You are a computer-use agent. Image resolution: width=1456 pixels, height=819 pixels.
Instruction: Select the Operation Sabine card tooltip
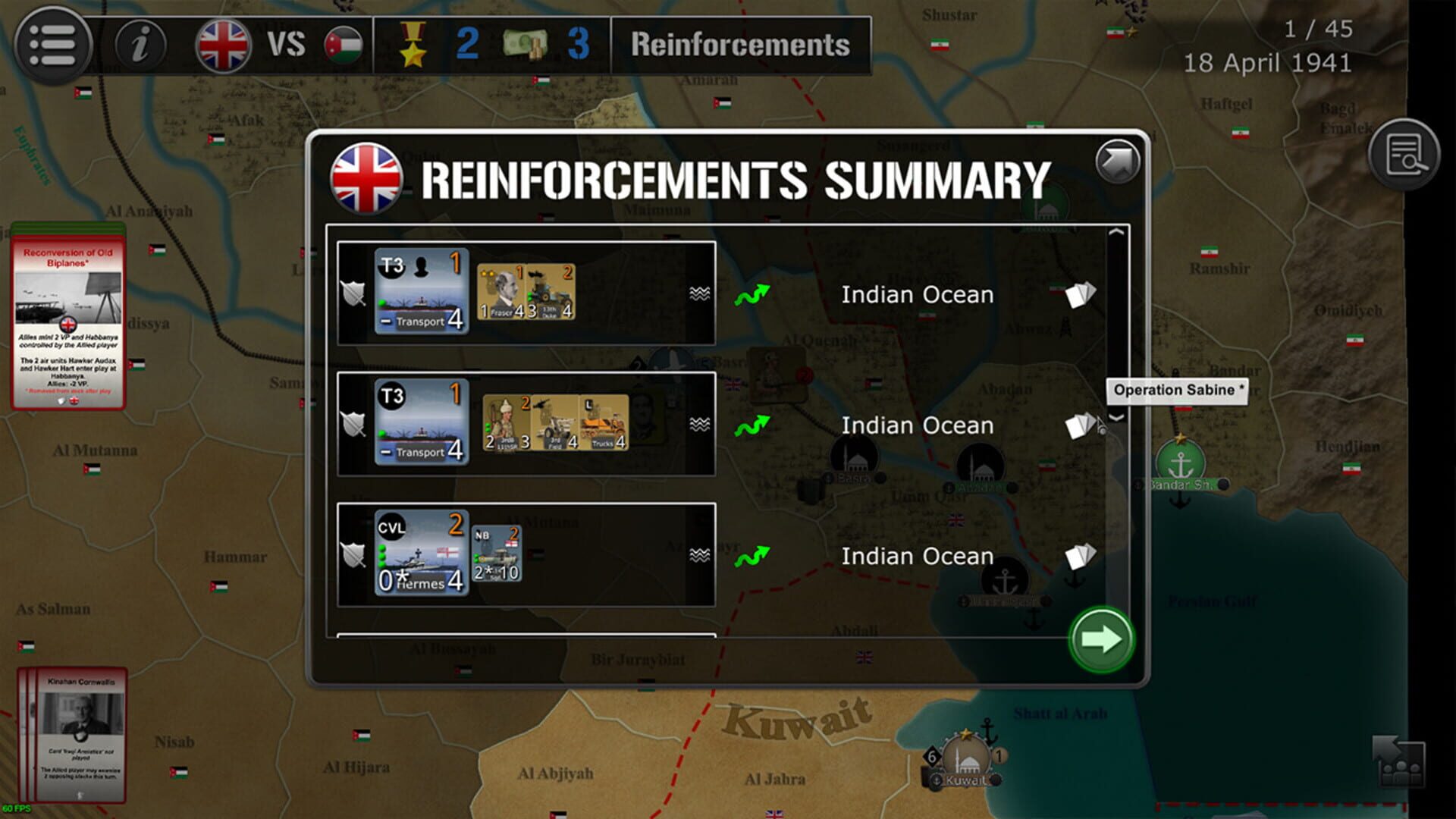(1178, 391)
